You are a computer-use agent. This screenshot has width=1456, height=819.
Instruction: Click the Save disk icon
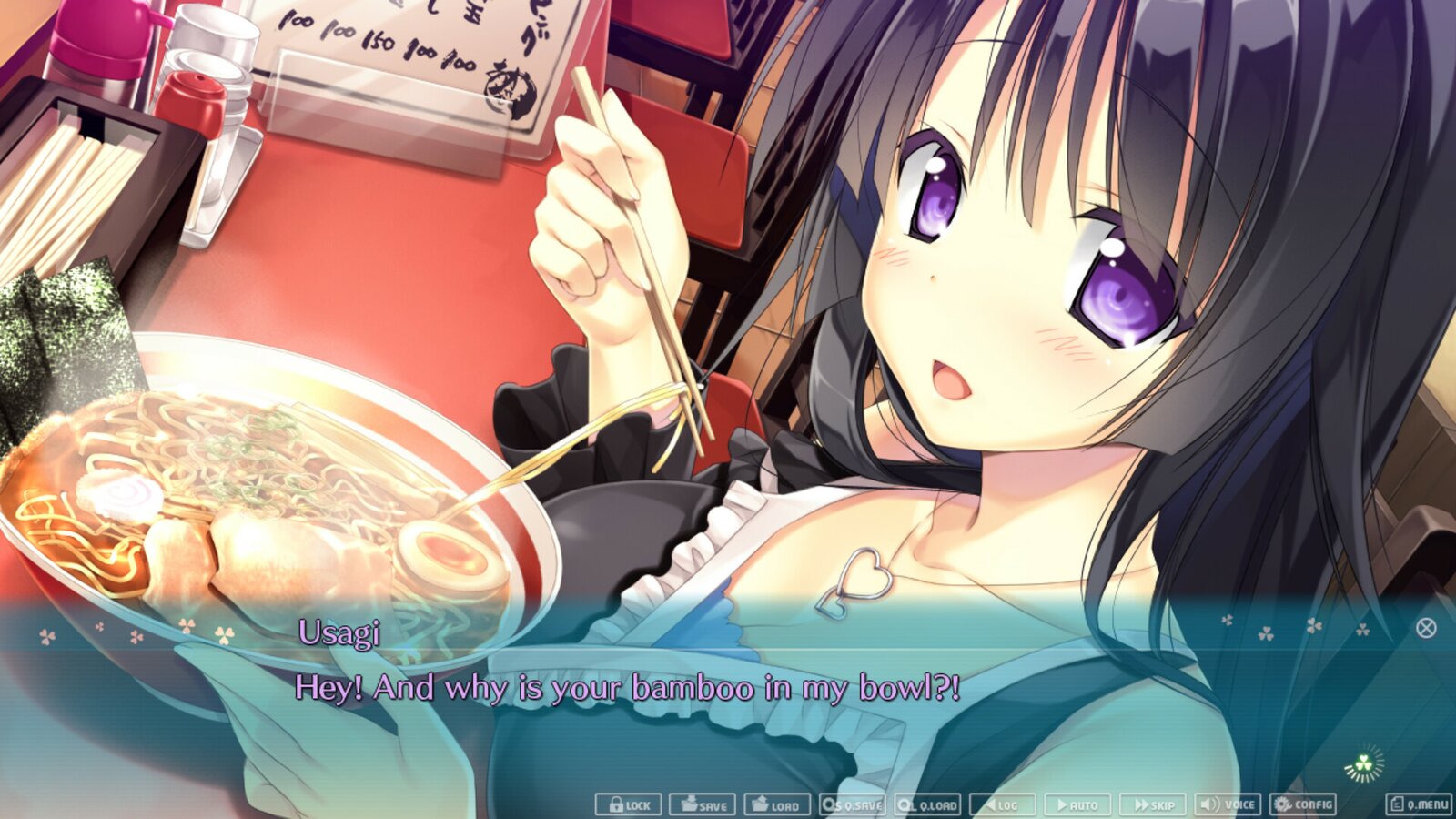(x=692, y=805)
